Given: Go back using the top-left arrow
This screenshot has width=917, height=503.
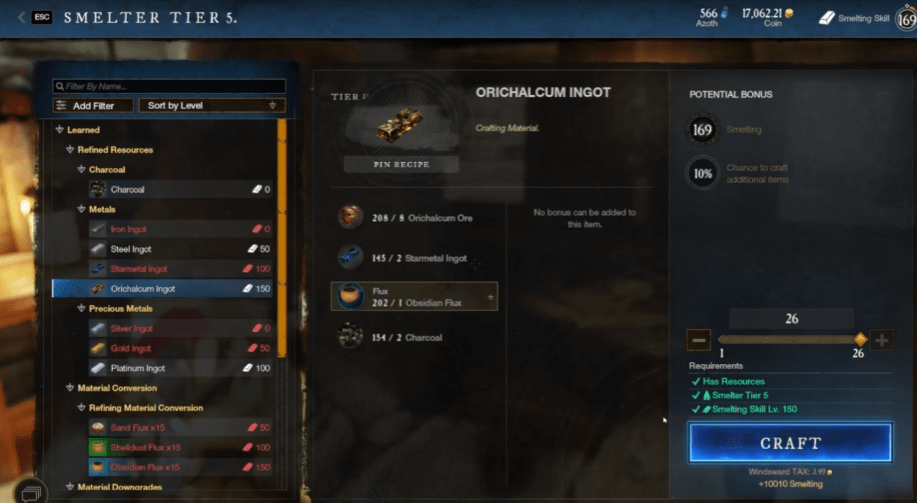Looking at the screenshot, I should (22, 18).
